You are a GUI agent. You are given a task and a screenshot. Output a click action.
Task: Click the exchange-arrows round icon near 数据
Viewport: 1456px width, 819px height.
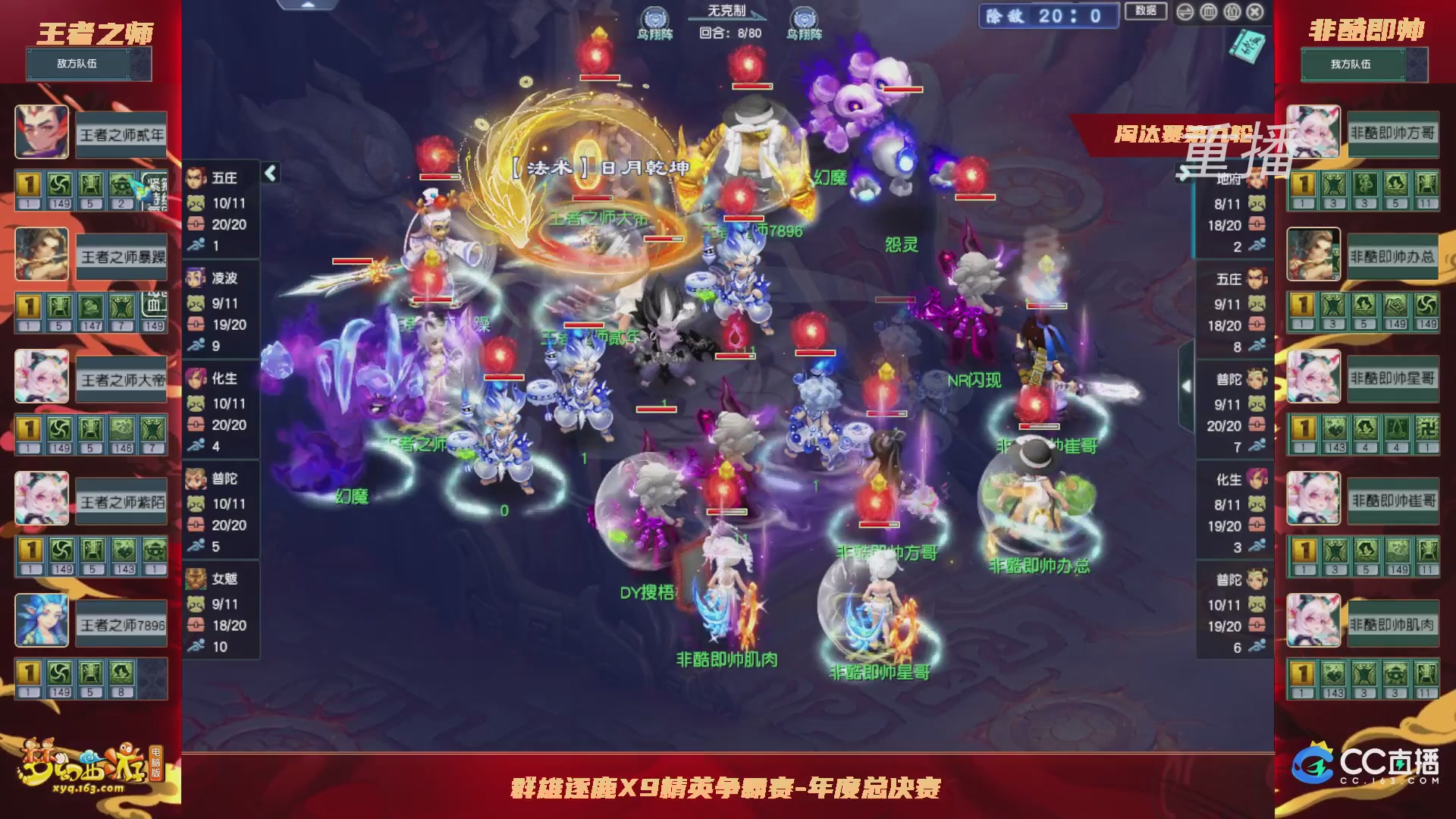[1185, 12]
